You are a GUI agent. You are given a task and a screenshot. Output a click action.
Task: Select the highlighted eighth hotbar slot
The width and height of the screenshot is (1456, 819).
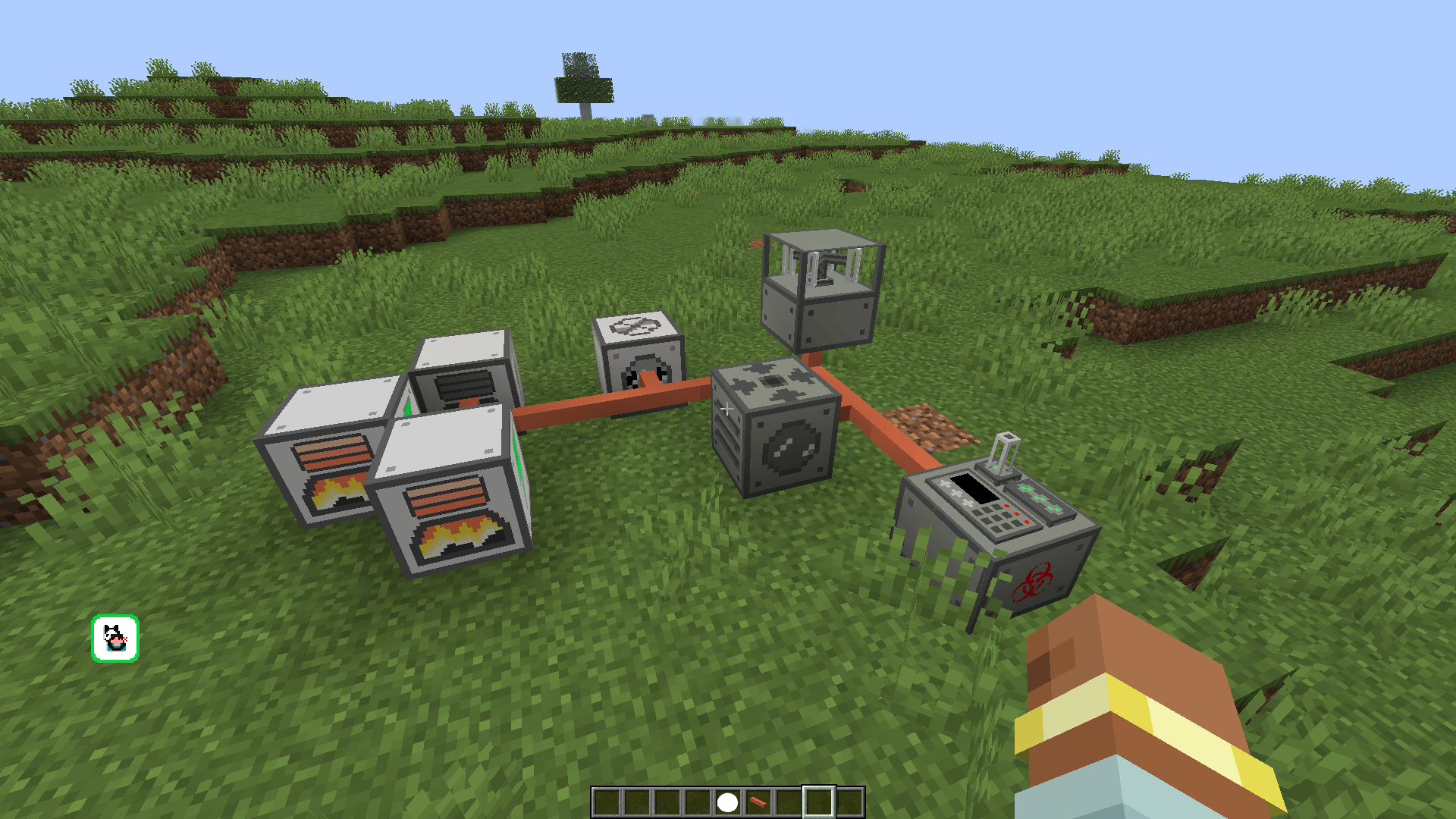coord(821,800)
